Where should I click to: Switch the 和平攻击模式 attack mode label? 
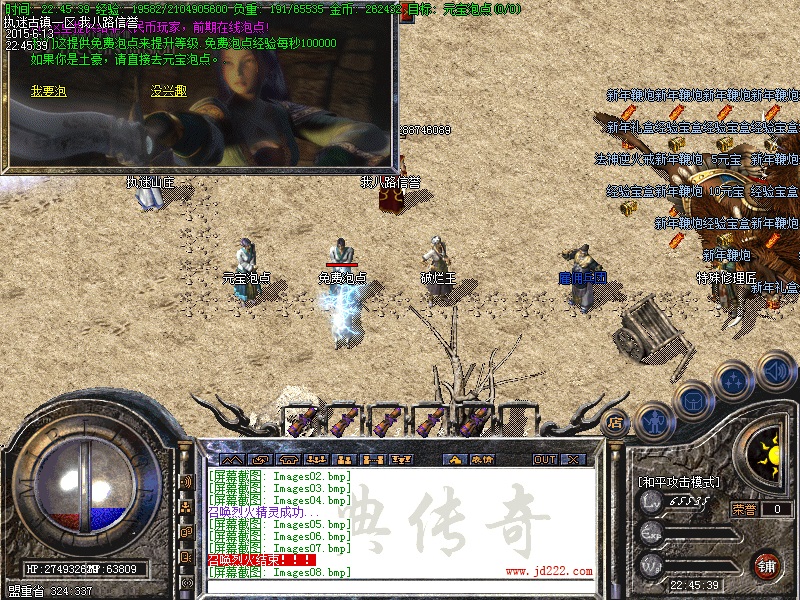tap(680, 482)
